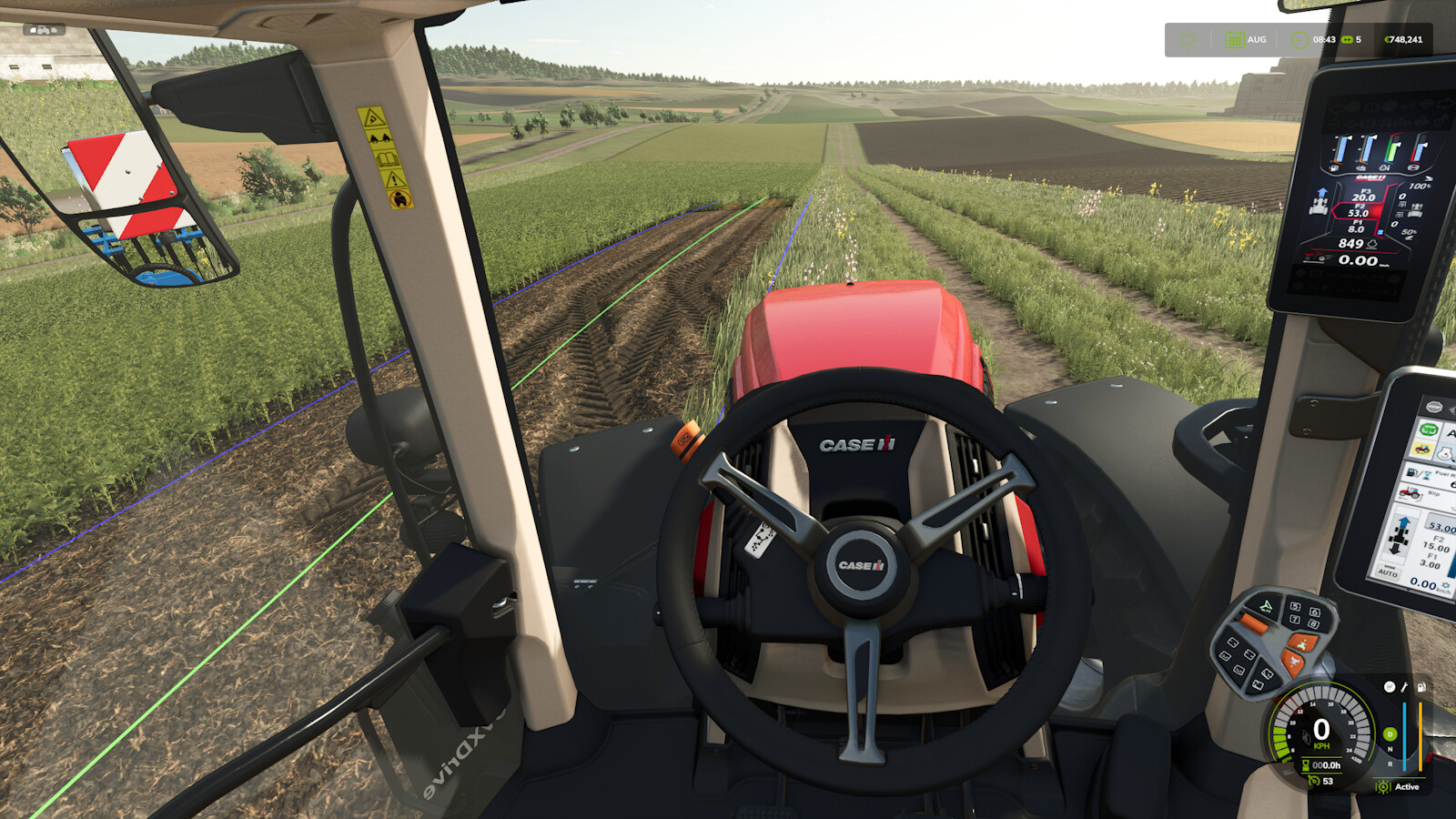Click the weather sun icon in the HUD
This screenshot has width=1456, height=819.
1187,39
